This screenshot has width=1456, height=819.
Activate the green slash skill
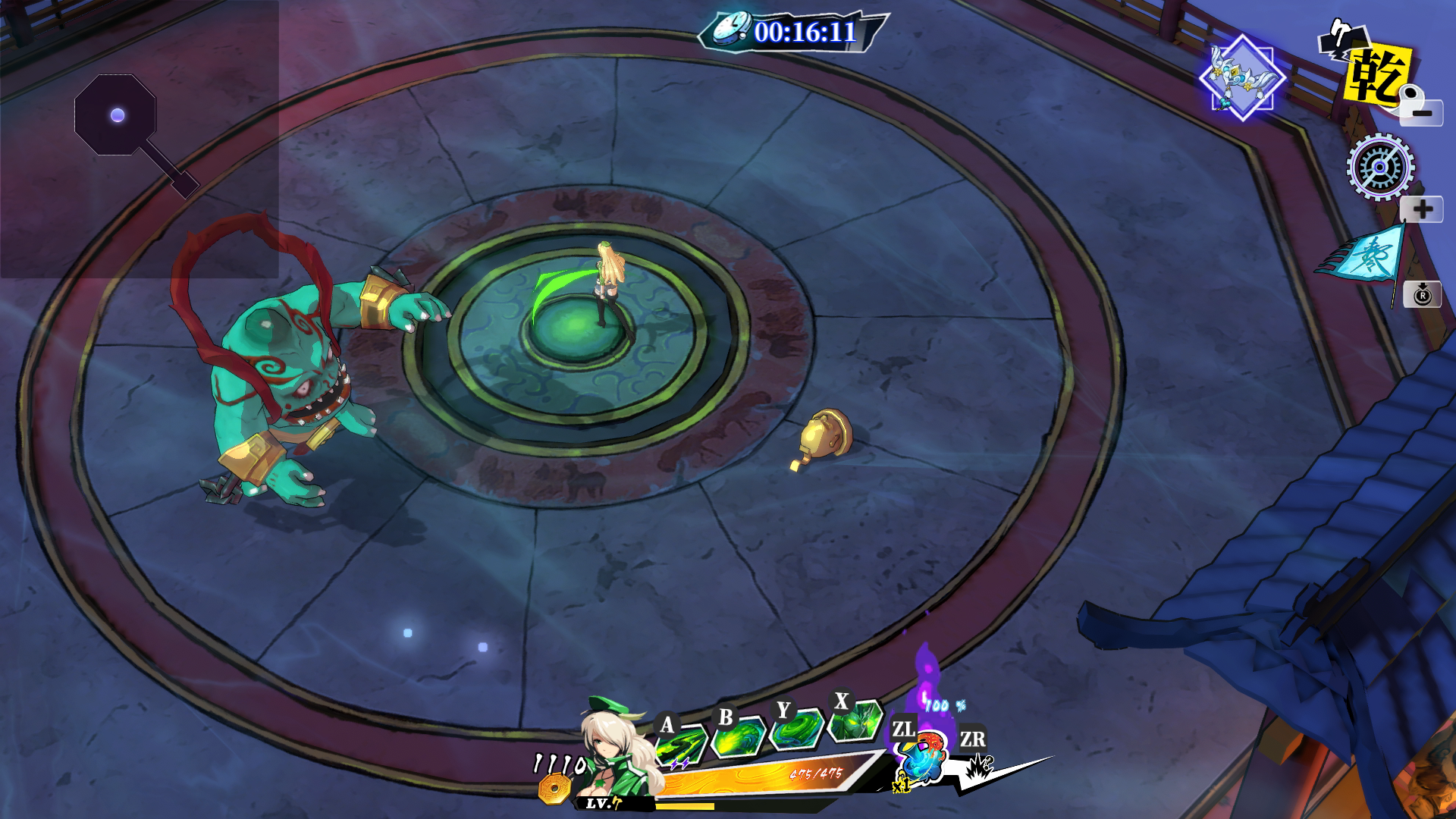click(x=679, y=745)
